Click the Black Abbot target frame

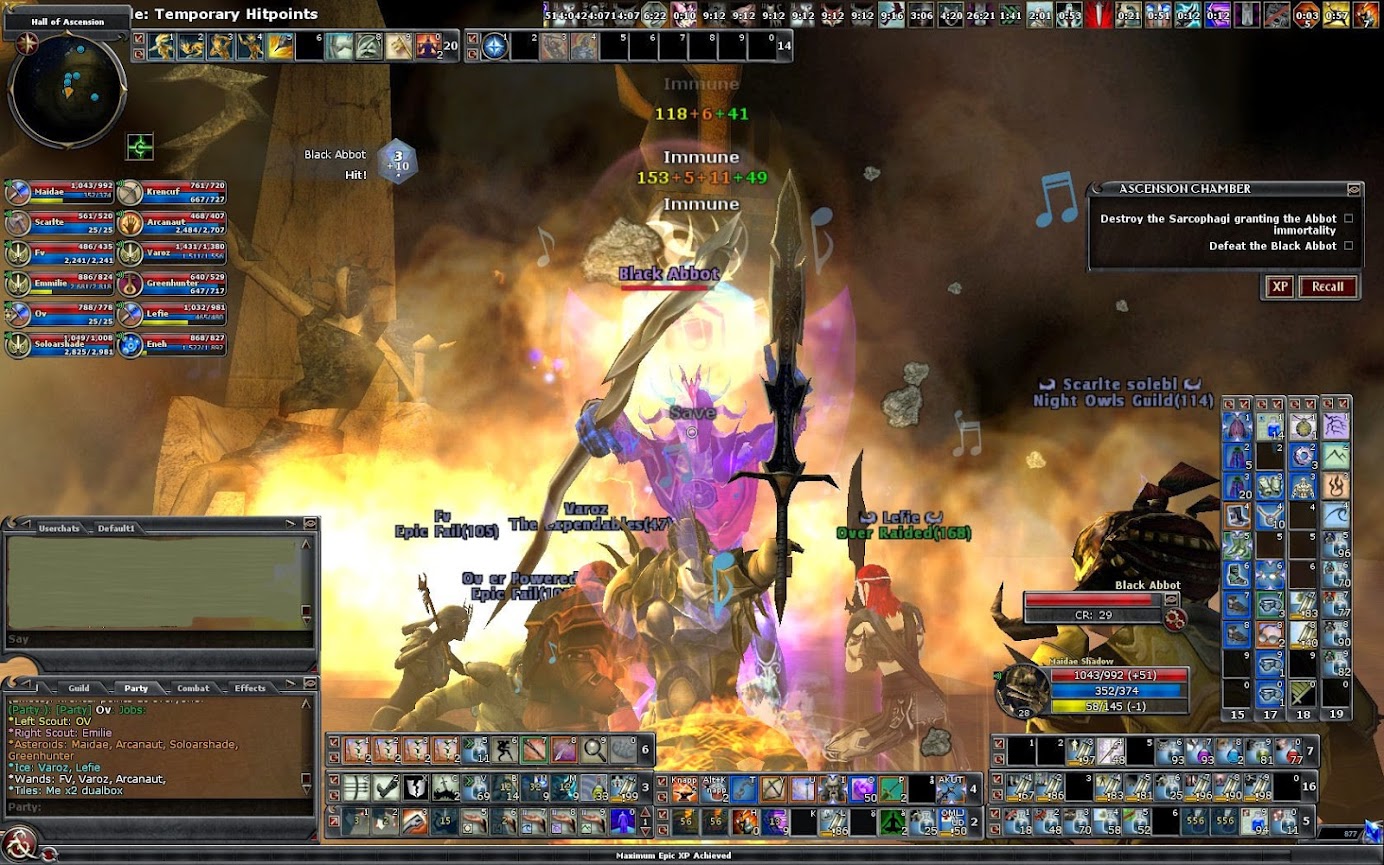(1097, 601)
